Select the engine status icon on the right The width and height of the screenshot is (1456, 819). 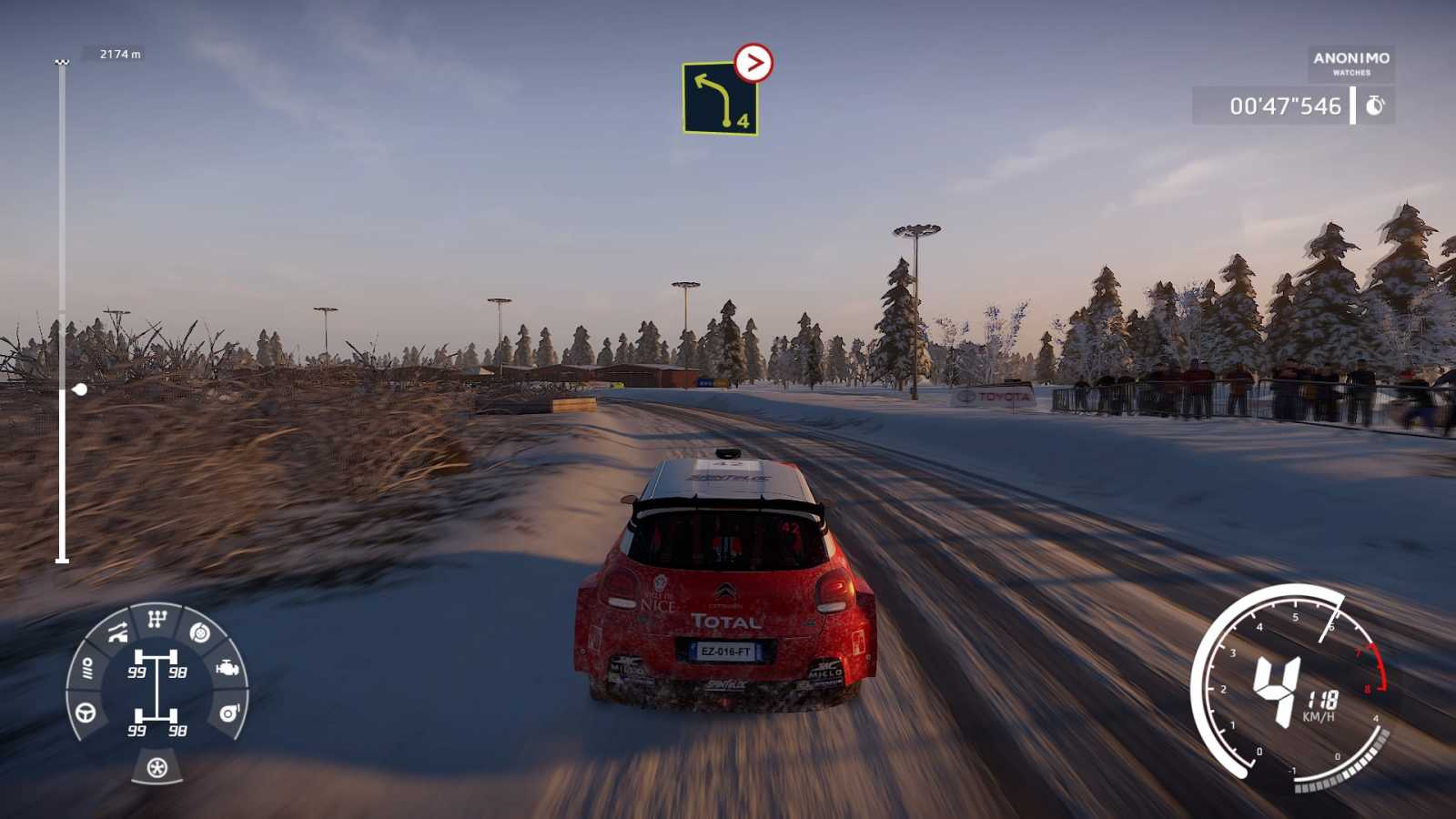point(227,669)
